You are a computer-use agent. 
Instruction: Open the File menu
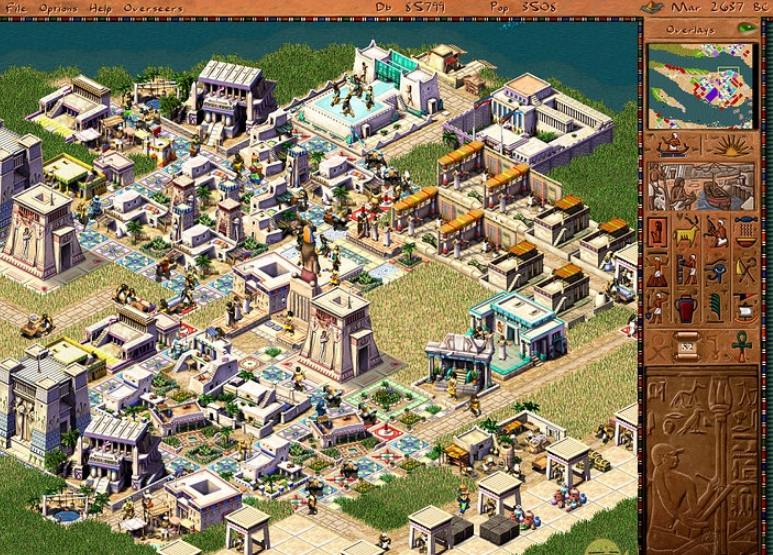click(x=17, y=8)
